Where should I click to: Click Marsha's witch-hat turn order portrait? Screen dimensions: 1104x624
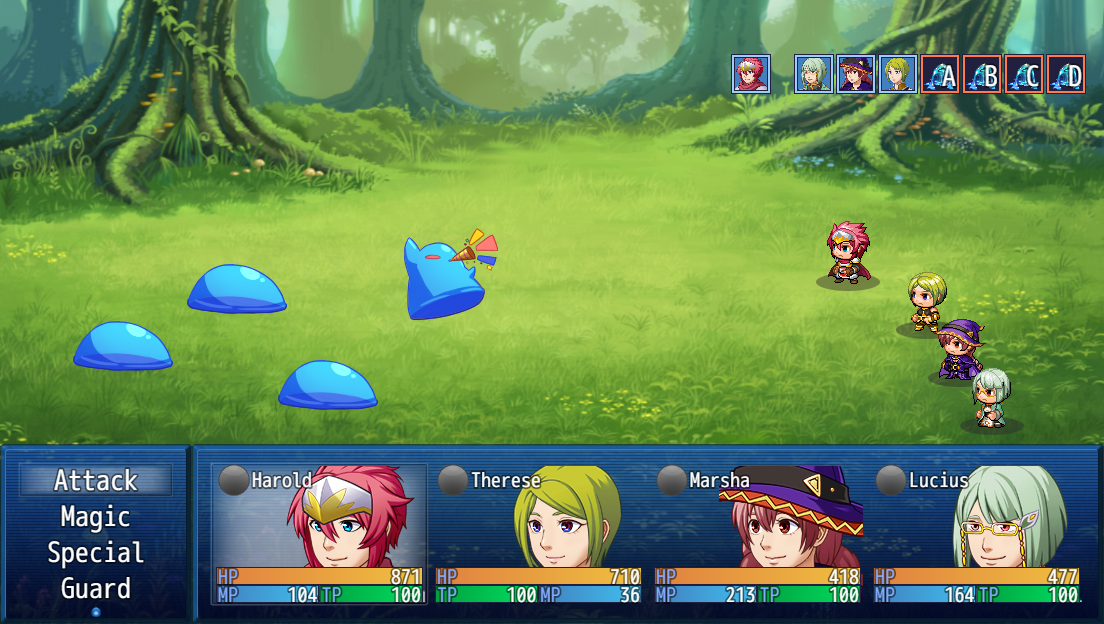(856, 74)
